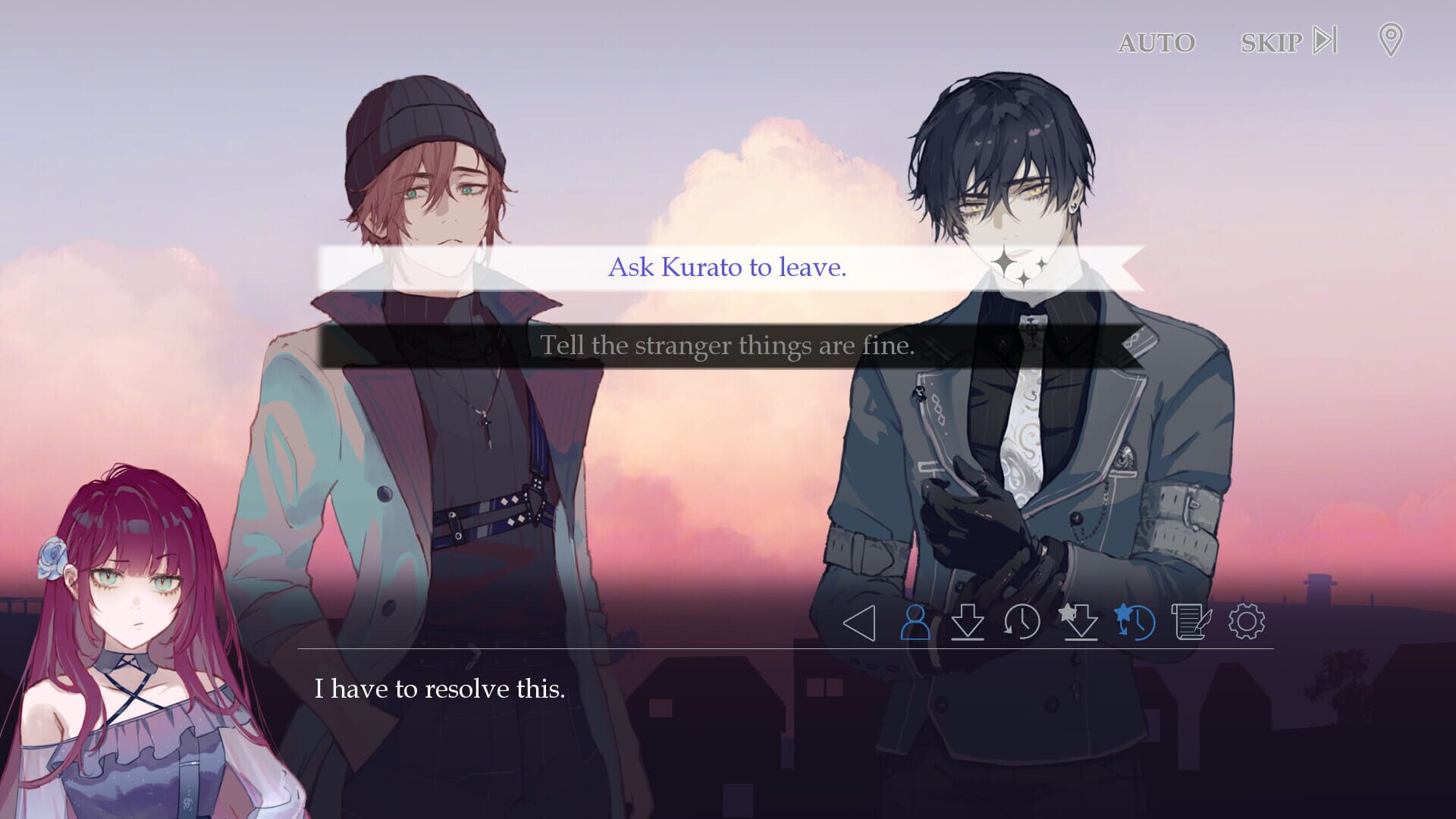1456x819 pixels.
Task: Open the text log with the scroll-and-quill icon
Action: pyautogui.click(x=1191, y=622)
